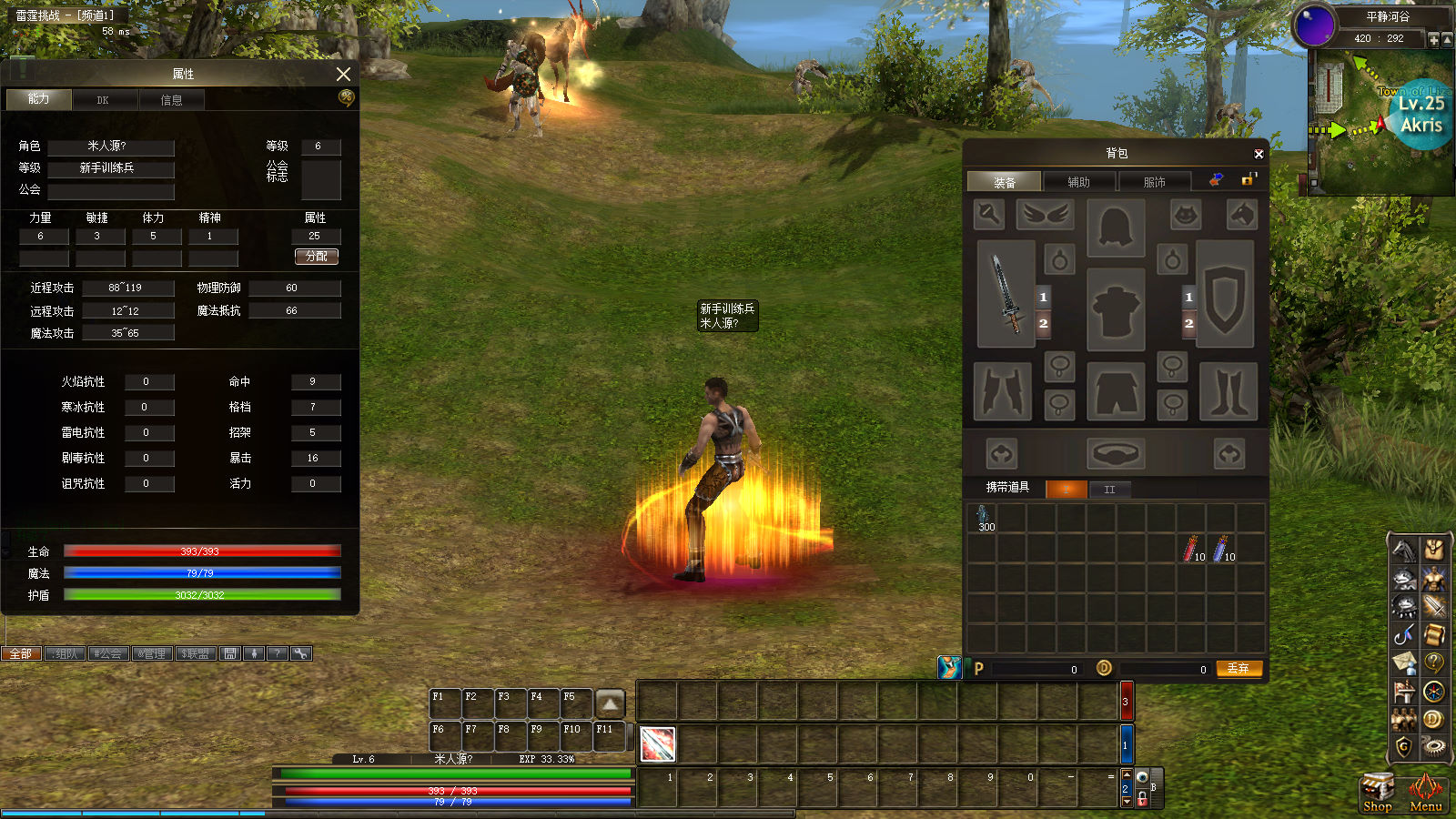Screen dimensions: 1456x819
Task: Select the equipped sword weapon slot
Action: point(1006,294)
